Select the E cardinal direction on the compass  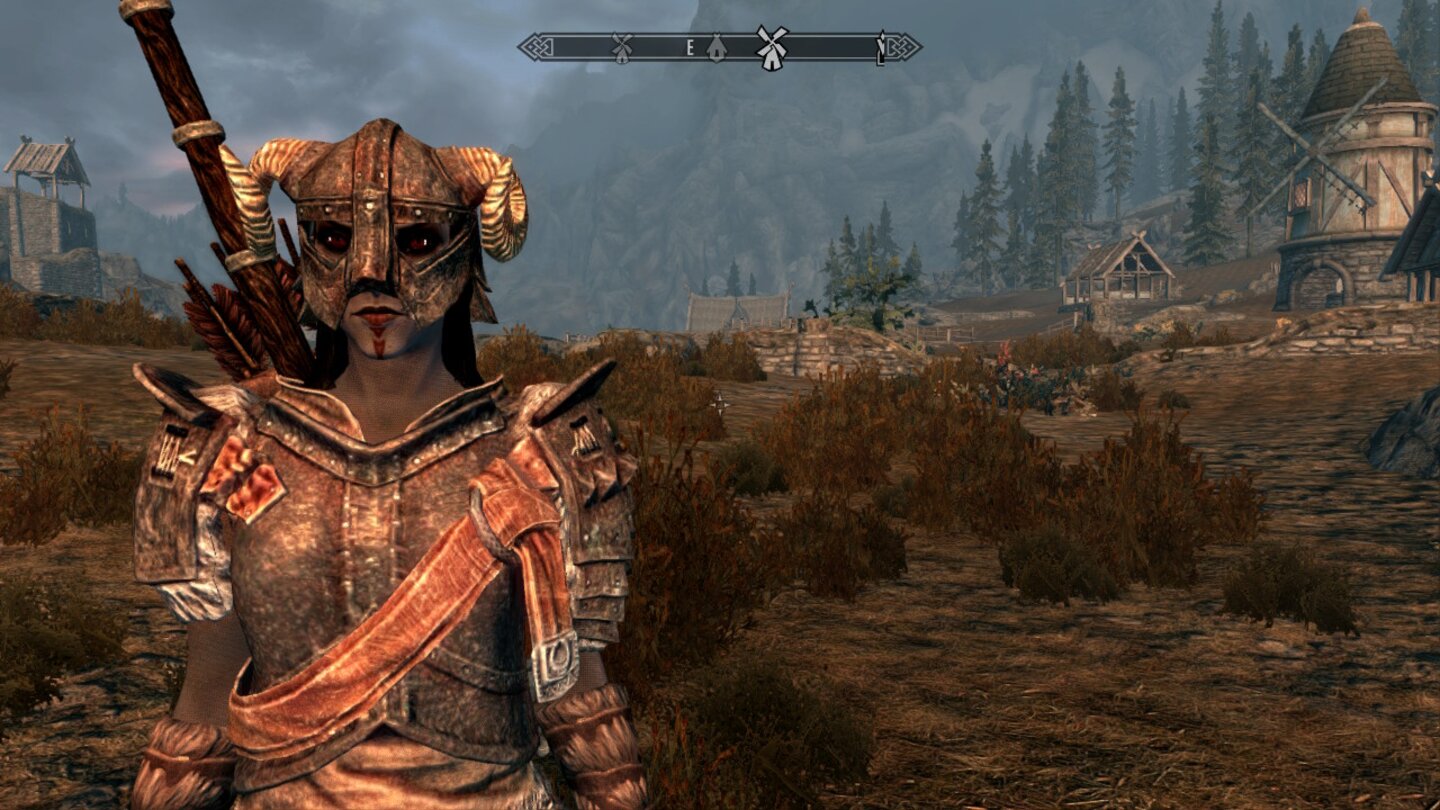689,46
